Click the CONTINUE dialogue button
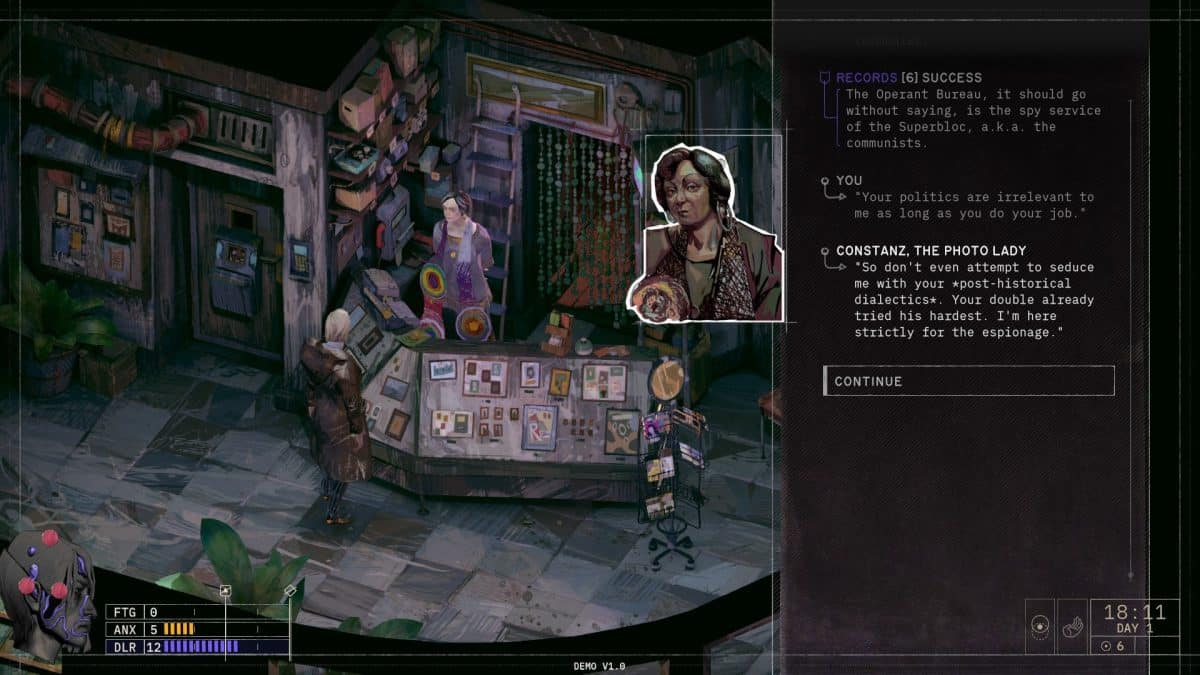 pos(967,381)
